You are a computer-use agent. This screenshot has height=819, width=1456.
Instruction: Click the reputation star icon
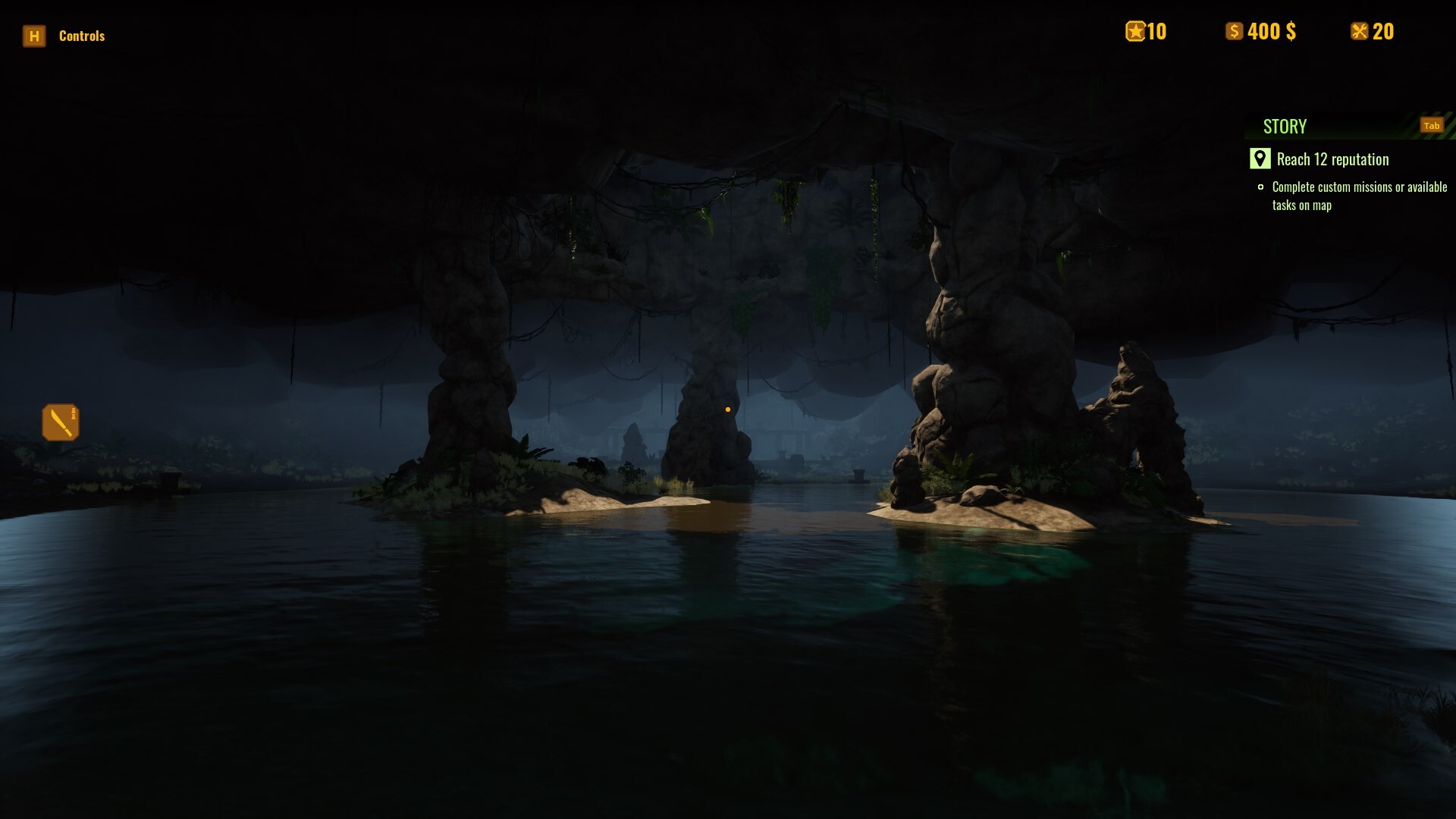(1134, 31)
